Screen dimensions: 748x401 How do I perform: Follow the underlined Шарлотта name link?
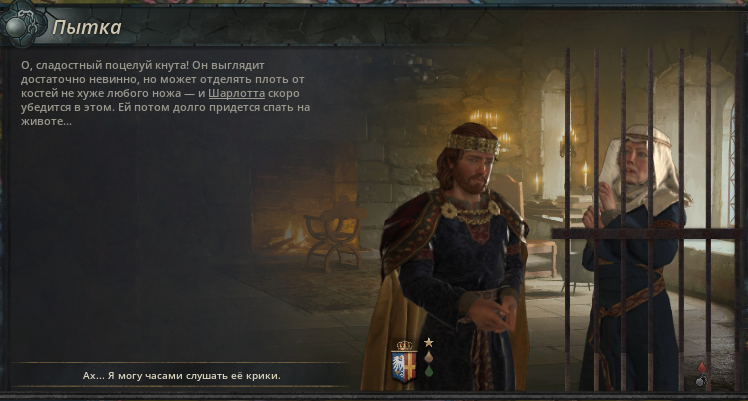(237, 93)
